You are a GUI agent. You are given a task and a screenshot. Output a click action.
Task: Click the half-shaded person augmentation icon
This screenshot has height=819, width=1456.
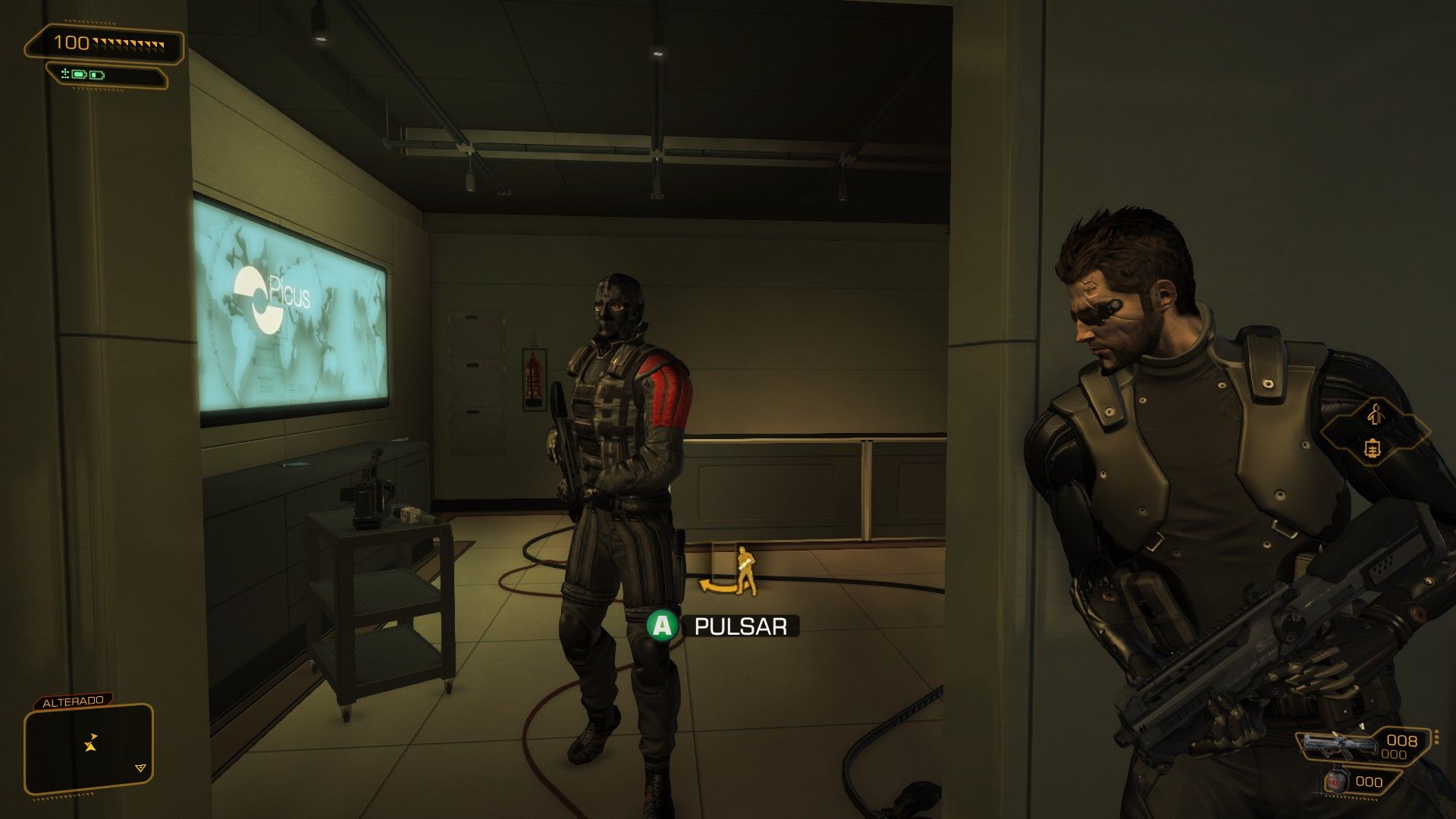click(1375, 413)
